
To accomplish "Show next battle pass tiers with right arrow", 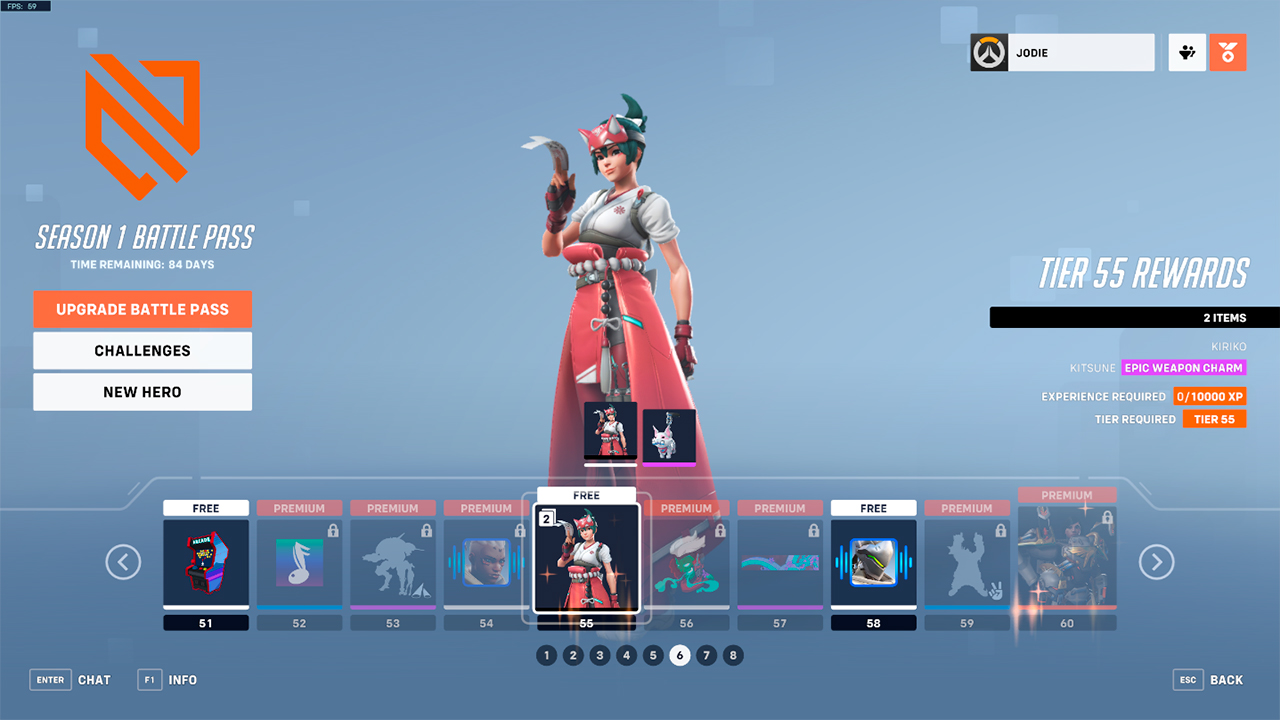I will [1156, 562].
